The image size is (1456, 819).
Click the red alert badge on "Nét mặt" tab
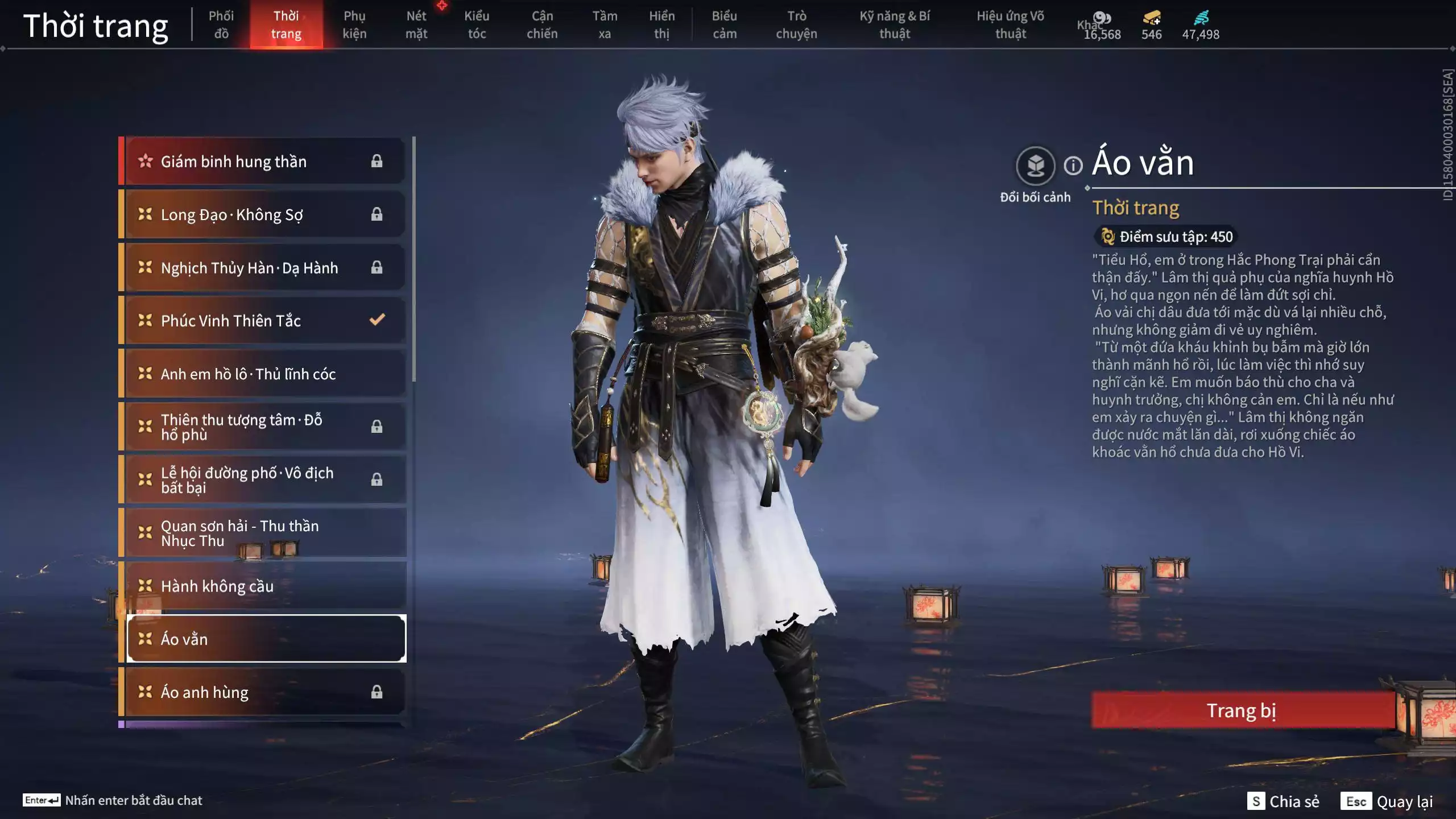click(x=441, y=7)
